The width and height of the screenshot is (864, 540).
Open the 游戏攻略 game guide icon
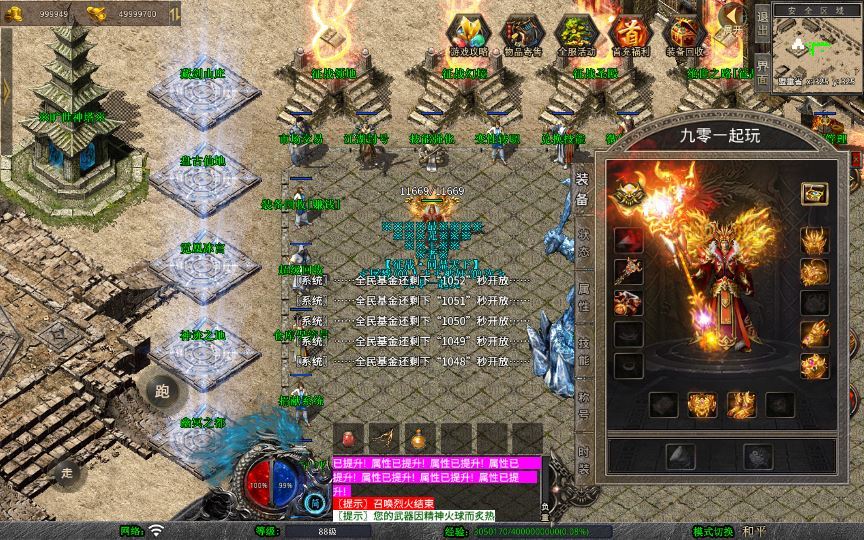[x=467, y=33]
